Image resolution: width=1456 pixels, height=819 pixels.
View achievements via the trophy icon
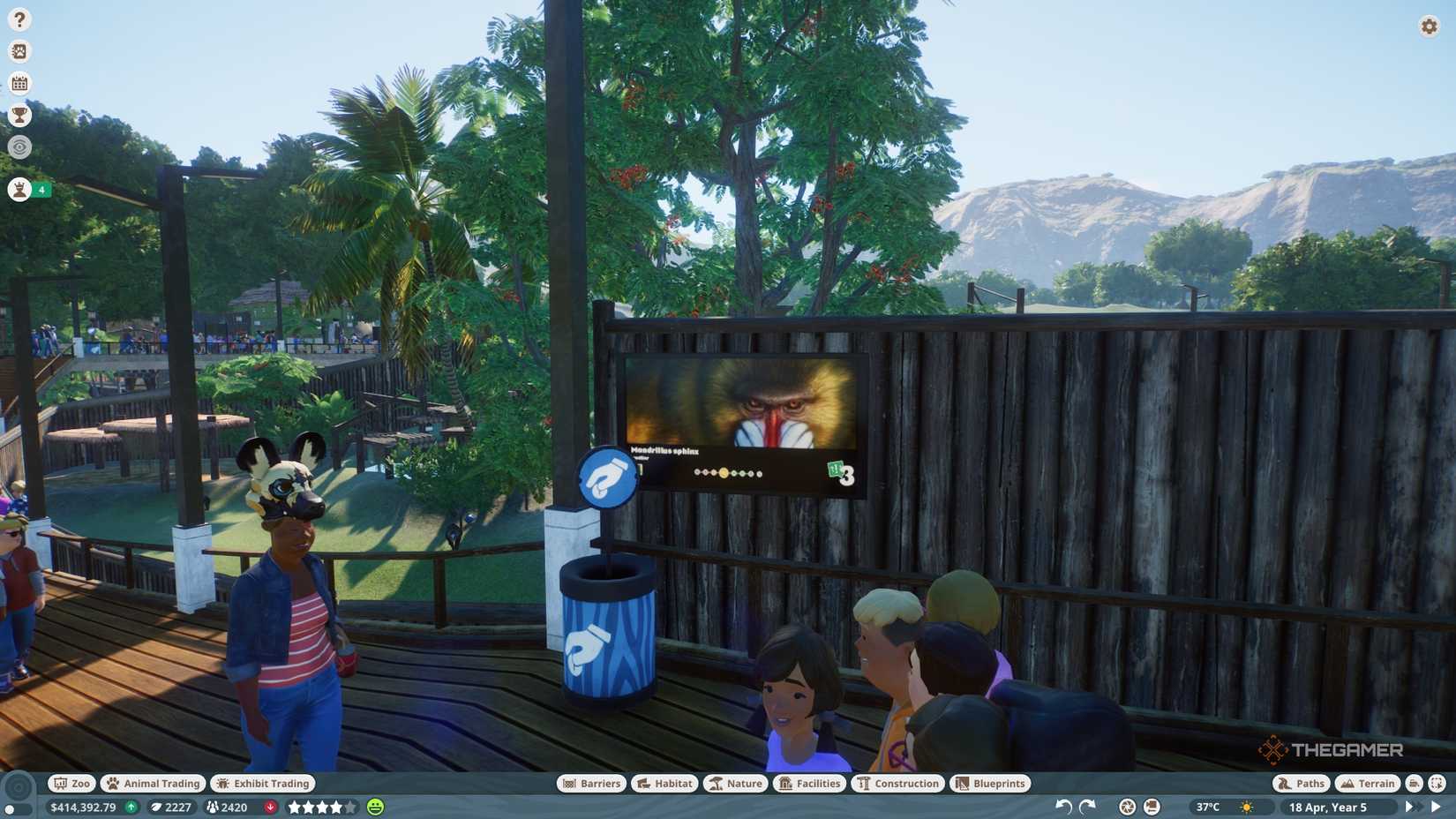19,115
